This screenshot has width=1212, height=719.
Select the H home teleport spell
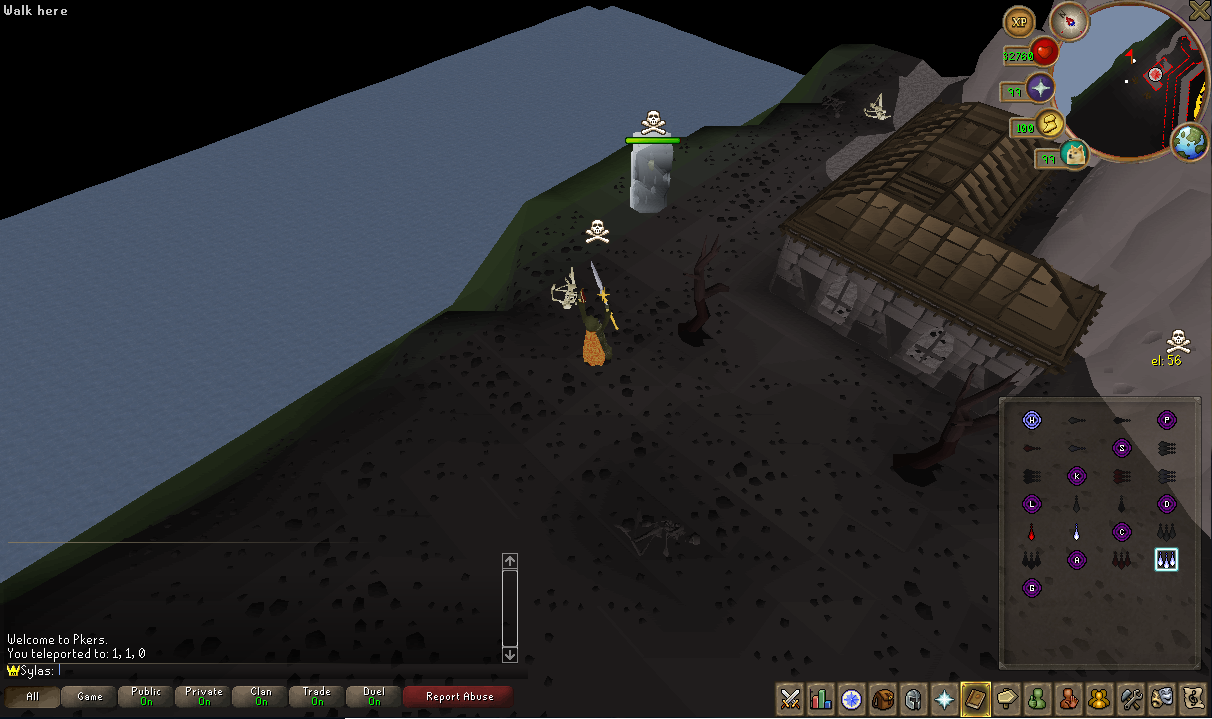[1032, 420]
